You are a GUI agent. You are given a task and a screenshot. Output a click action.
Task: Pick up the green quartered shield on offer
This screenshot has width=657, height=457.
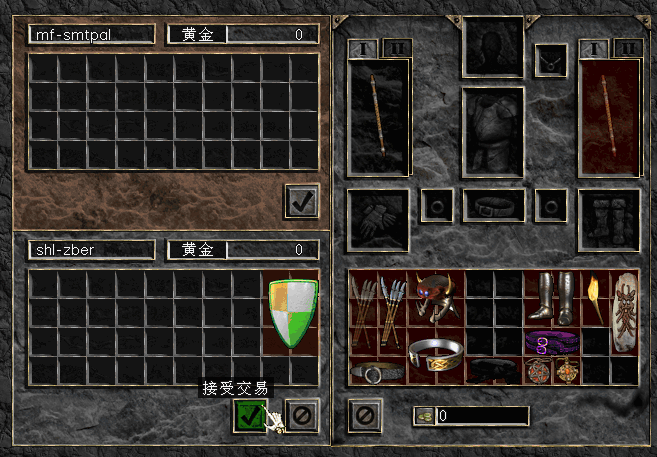[292, 313]
